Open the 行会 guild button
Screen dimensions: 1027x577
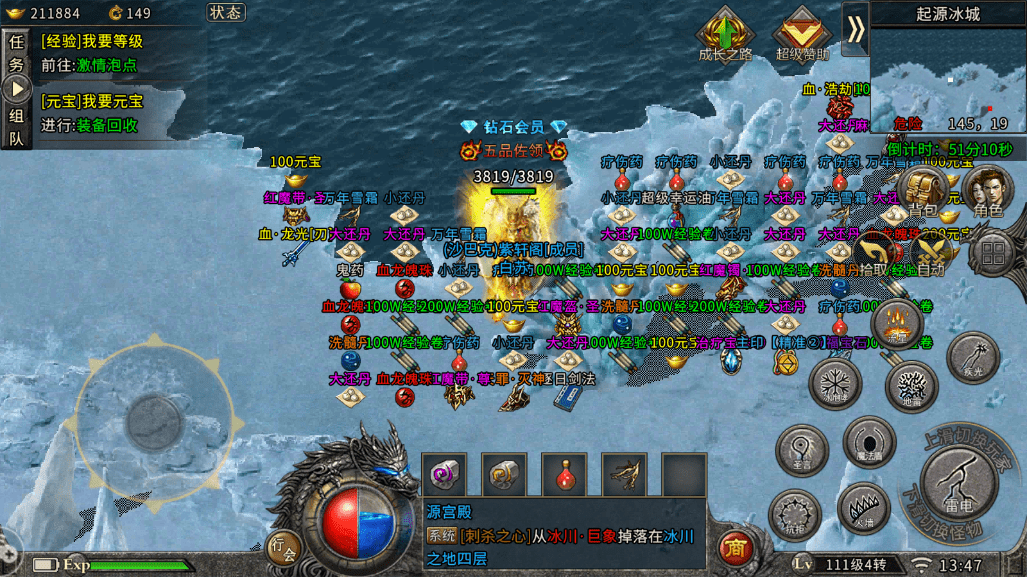pyautogui.click(x=284, y=547)
